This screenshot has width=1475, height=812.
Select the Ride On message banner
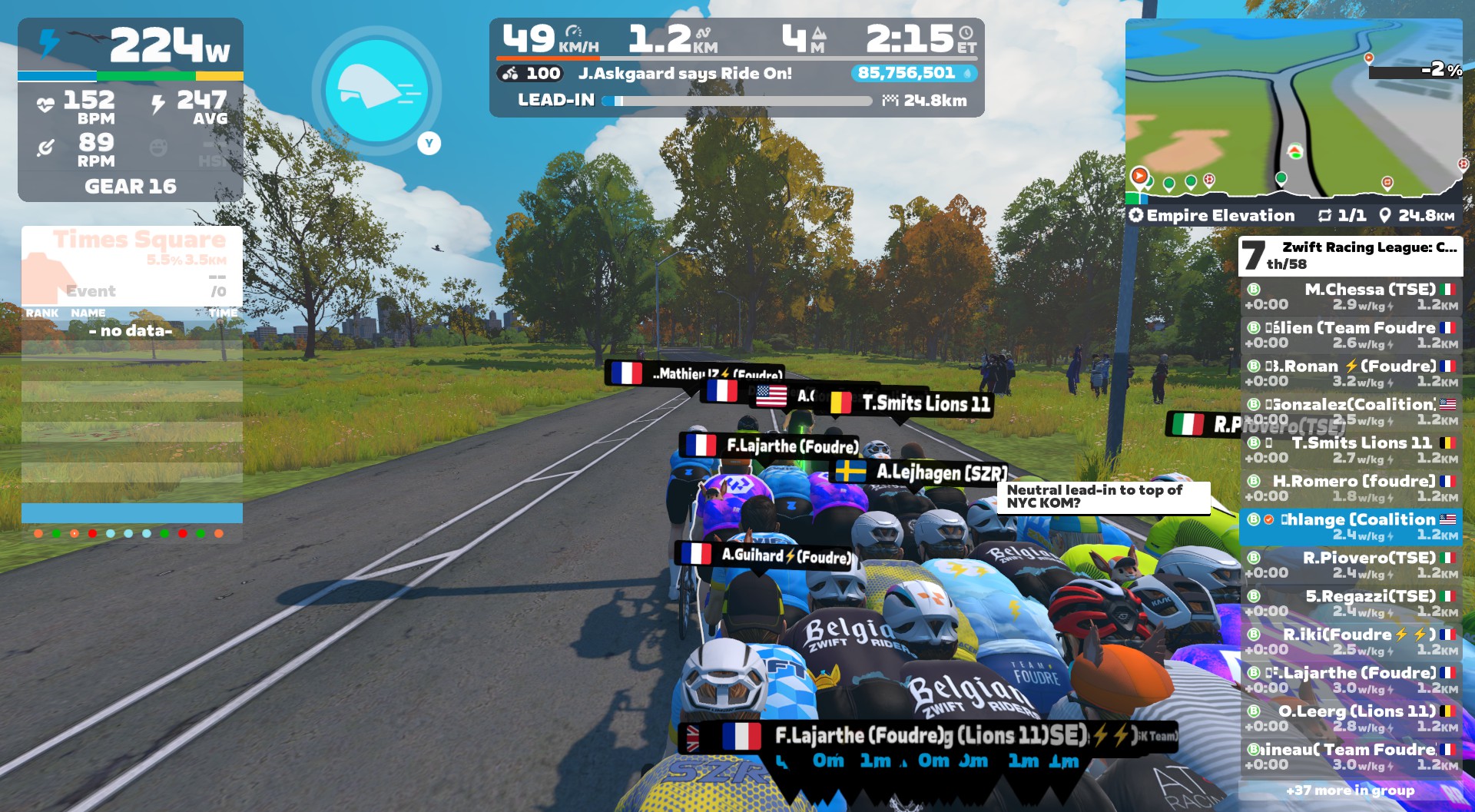pos(684,74)
